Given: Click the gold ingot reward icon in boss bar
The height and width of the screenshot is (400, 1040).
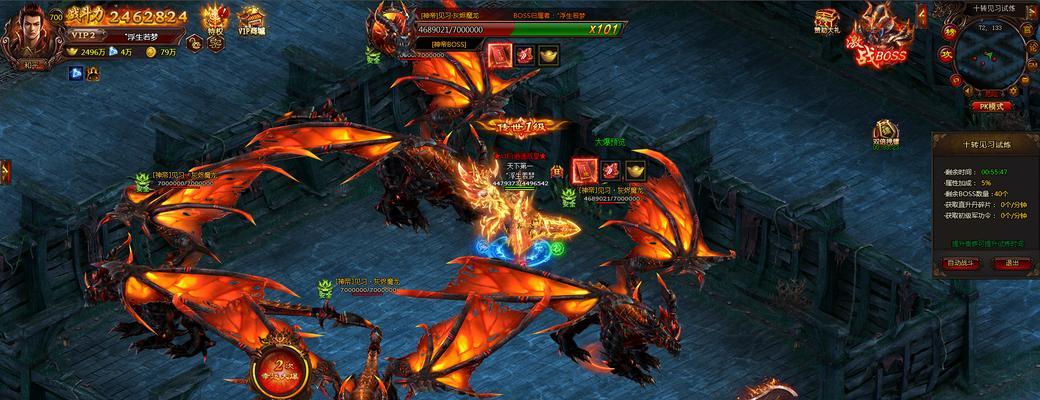Looking at the screenshot, I should [x=549, y=56].
